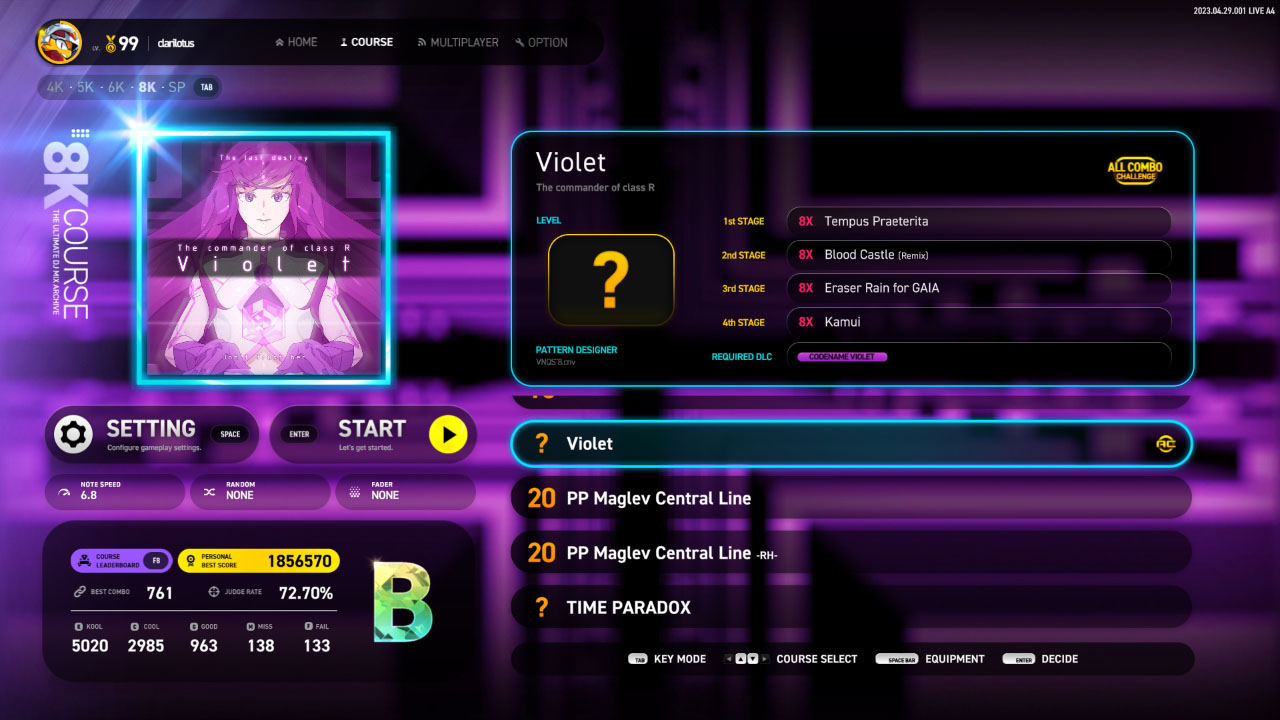Start the Violet course
This screenshot has height=720, width=1280.
pyautogui.click(x=373, y=435)
